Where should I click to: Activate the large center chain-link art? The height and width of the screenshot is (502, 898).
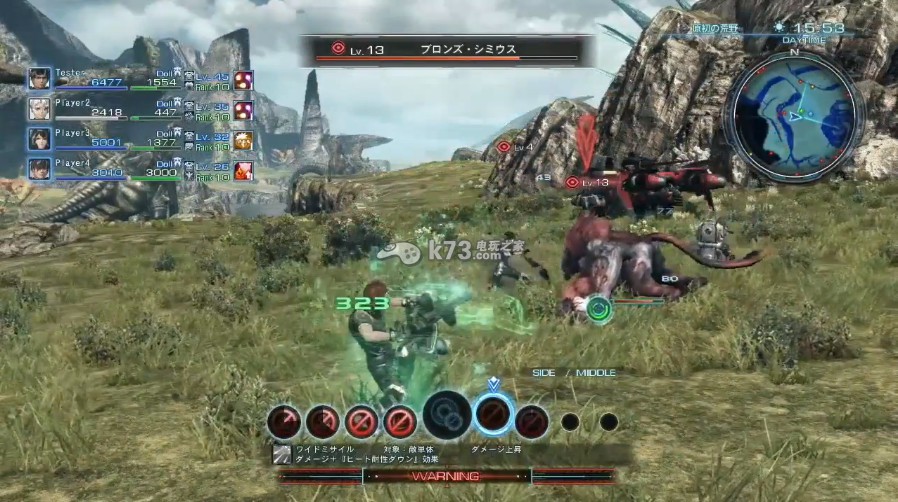tap(447, 416)
